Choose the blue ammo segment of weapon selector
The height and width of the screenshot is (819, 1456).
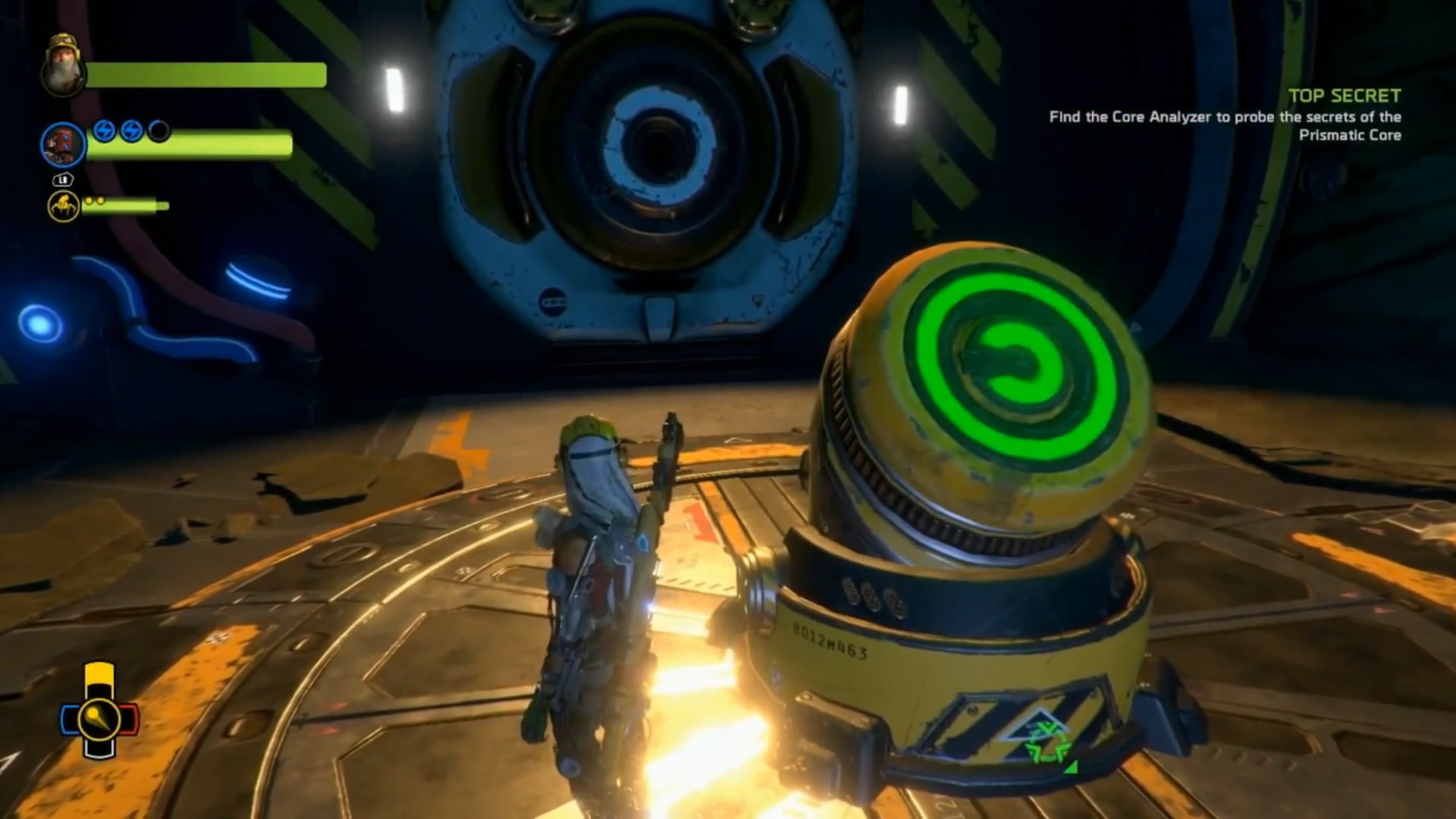coord(69,719)
